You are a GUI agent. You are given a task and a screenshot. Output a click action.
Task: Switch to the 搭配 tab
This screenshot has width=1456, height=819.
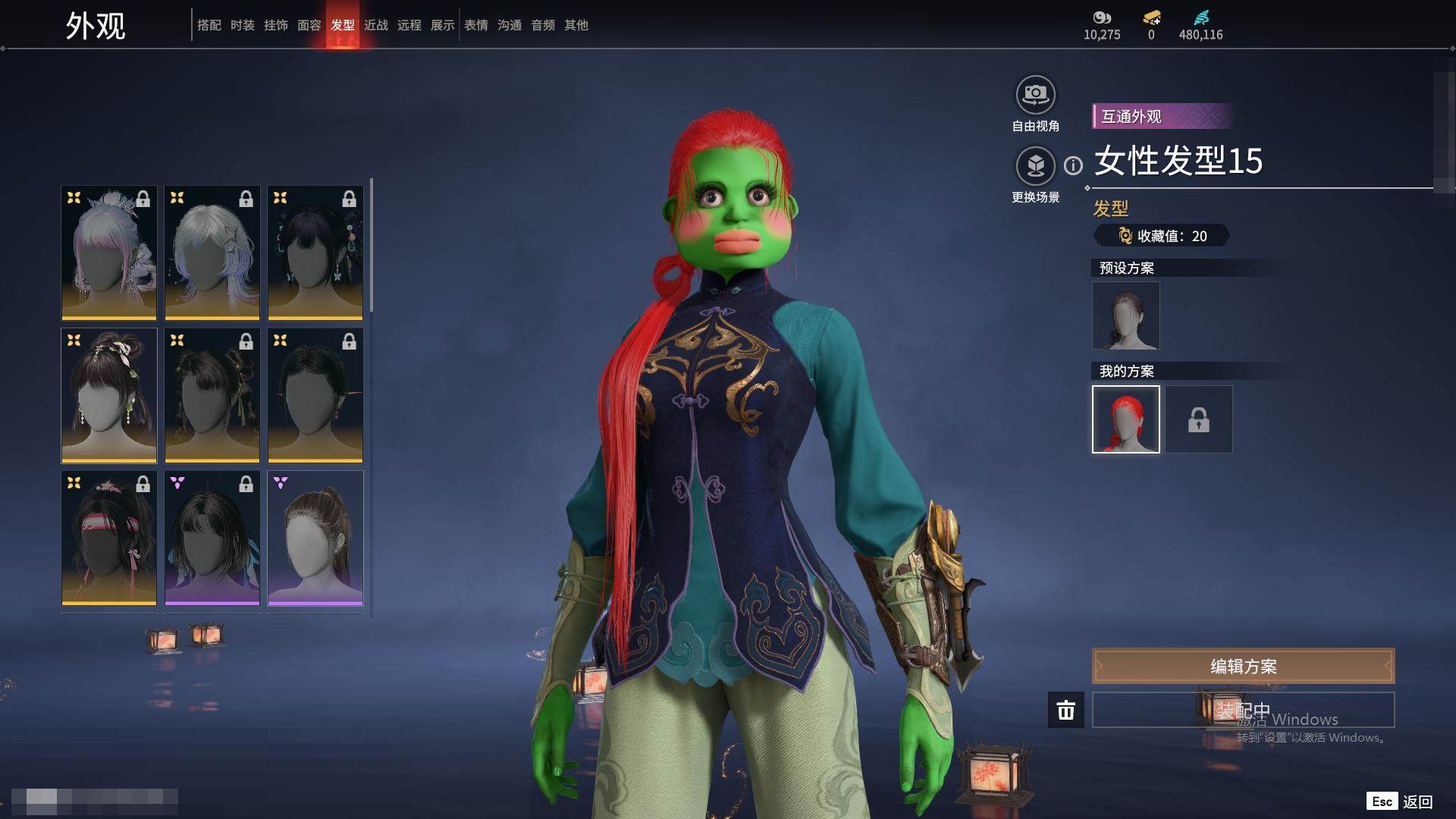(209, 25)
